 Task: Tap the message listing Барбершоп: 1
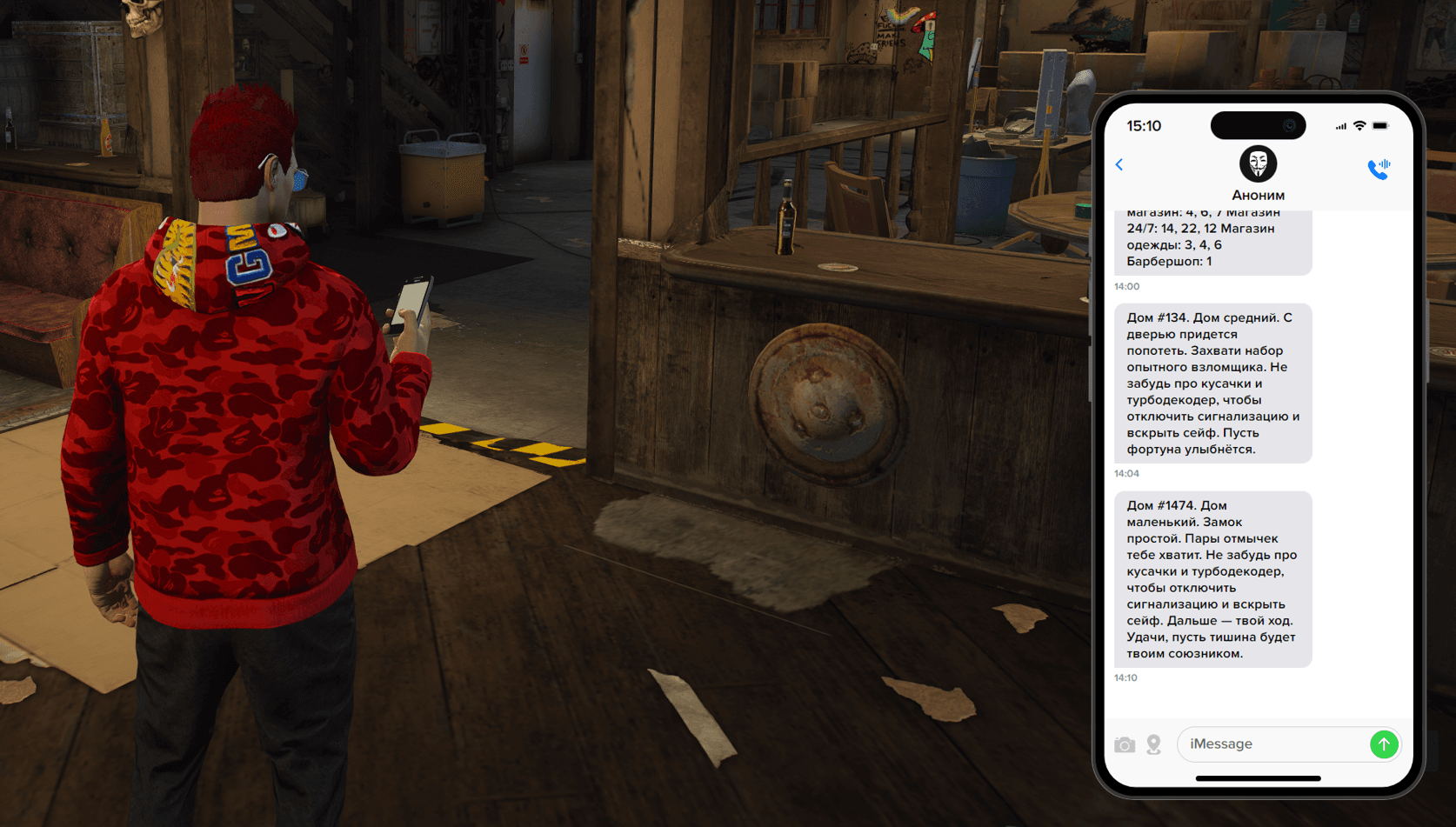[x=1212, y=242]
